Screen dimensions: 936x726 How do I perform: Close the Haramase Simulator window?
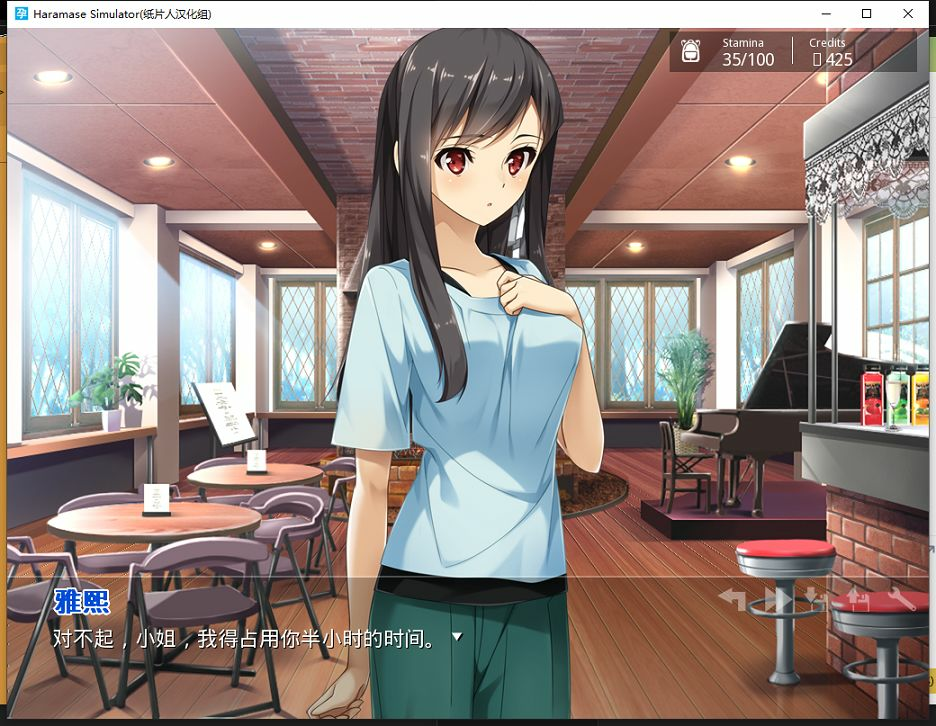tap(908, 14)
